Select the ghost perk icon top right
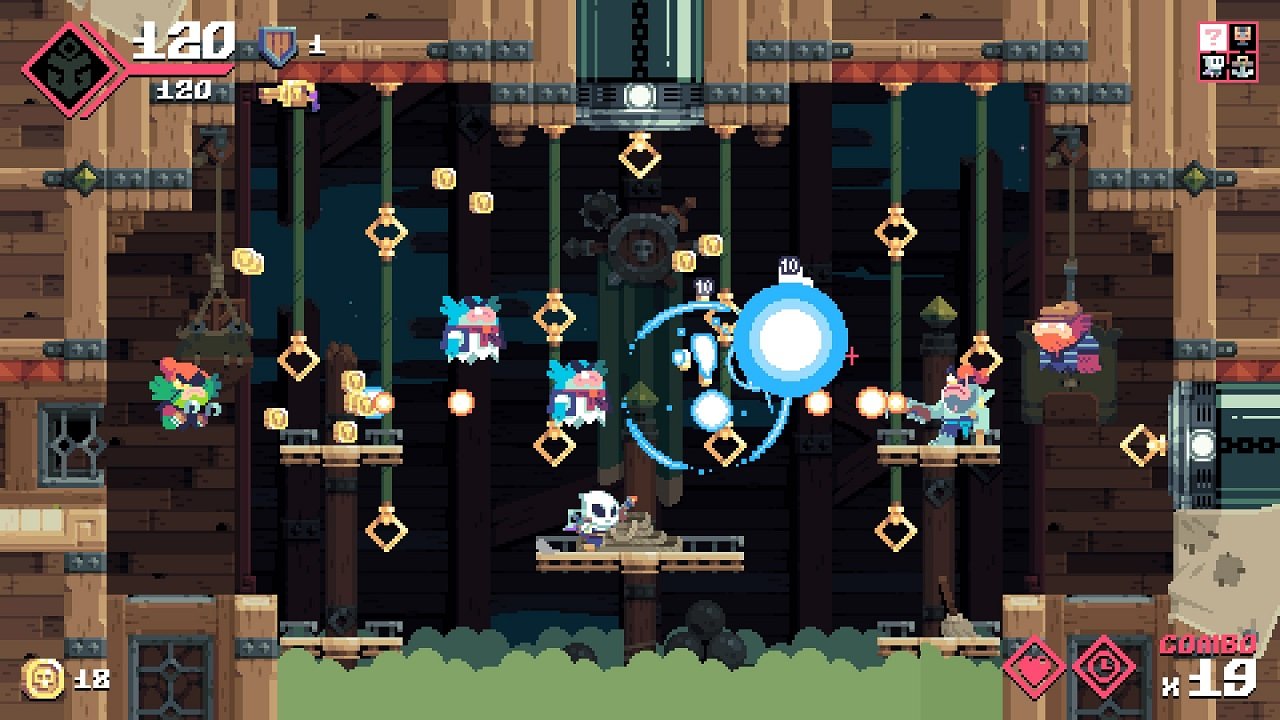The height and width of the screenshot is (720, 1280). (x=1212, y=67)
